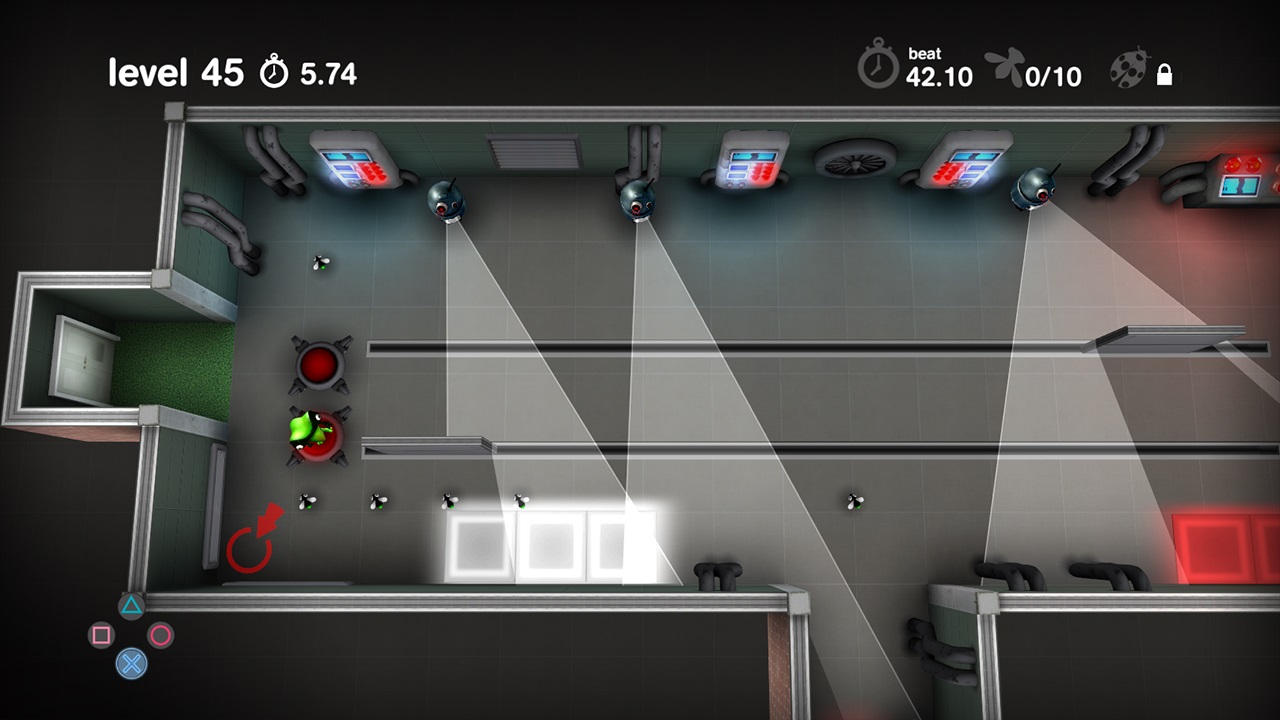
Task: Click the level 45 label
Action: click(x=175, y=70)
